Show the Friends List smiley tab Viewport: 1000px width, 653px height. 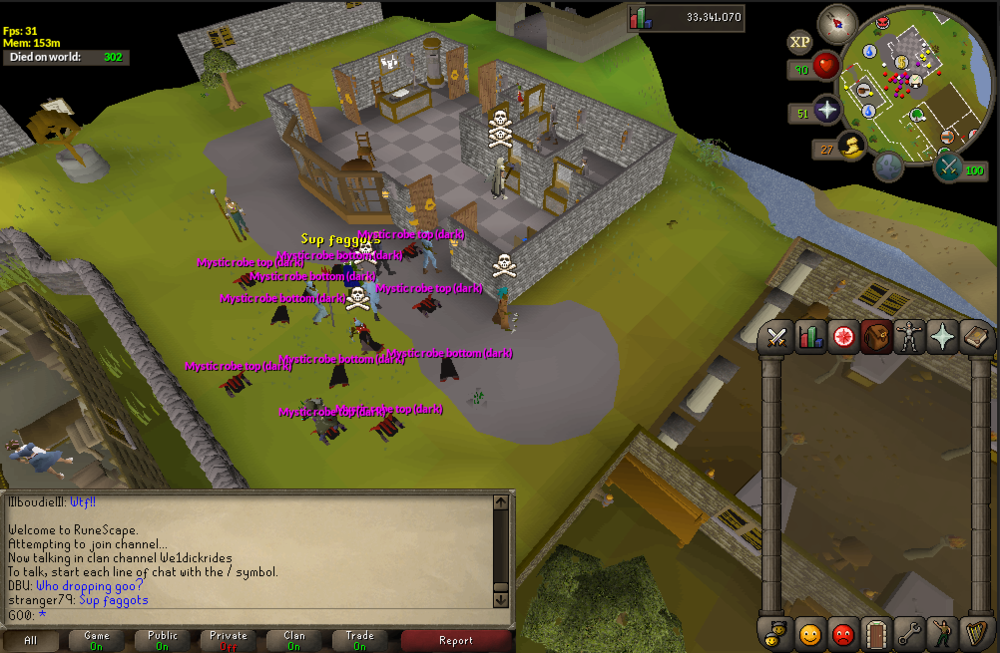(809, 634)
